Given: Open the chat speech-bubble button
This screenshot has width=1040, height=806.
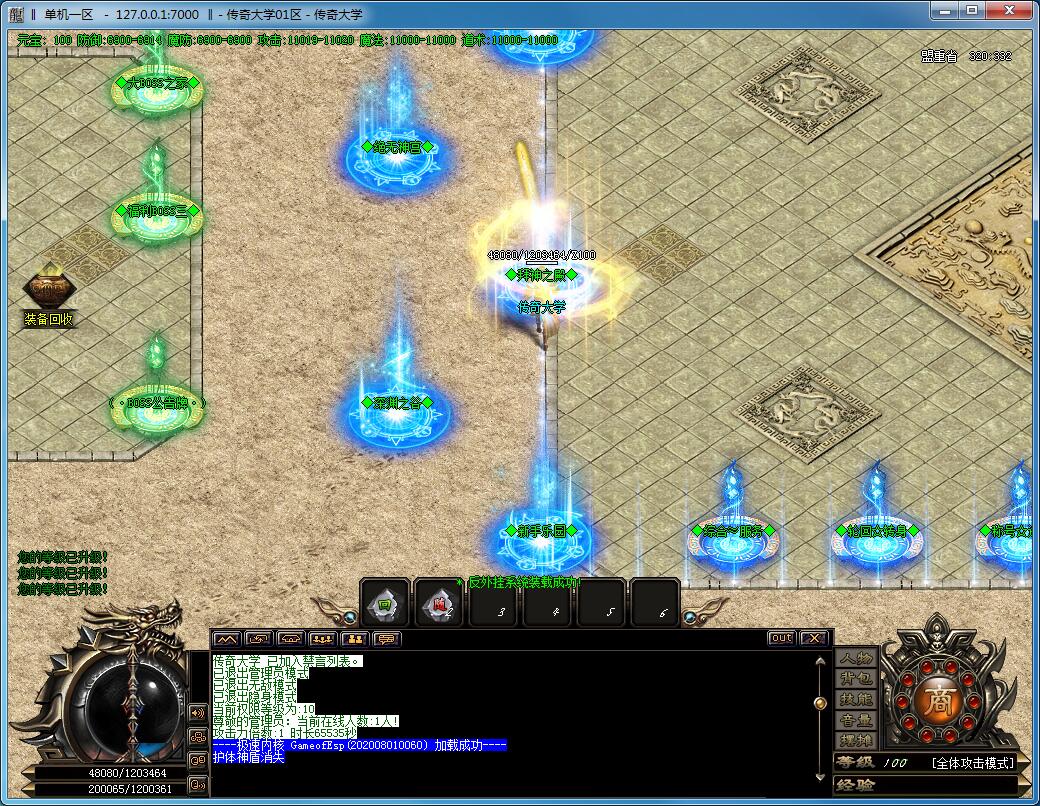Looking at the screenshot, I should 386,639.
